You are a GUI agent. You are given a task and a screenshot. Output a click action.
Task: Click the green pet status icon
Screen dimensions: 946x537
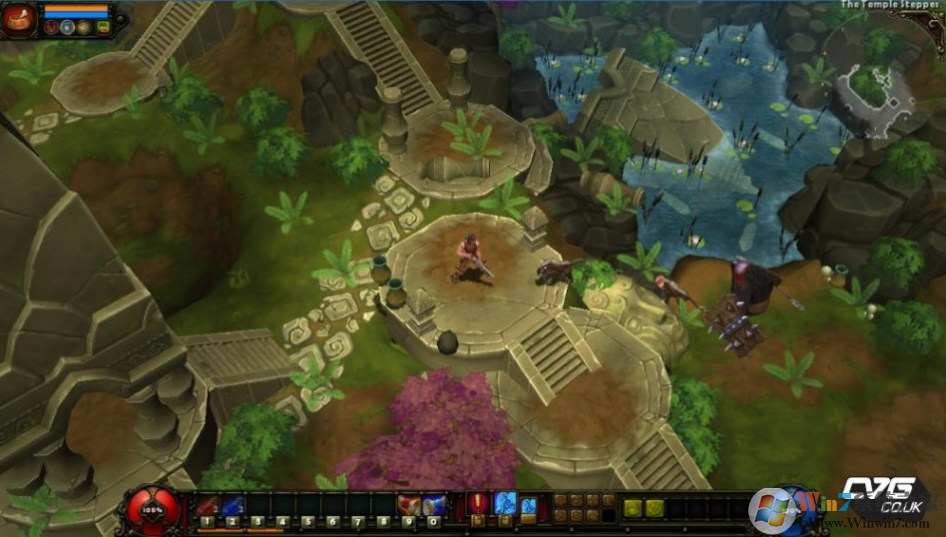(x=103, y=28)
